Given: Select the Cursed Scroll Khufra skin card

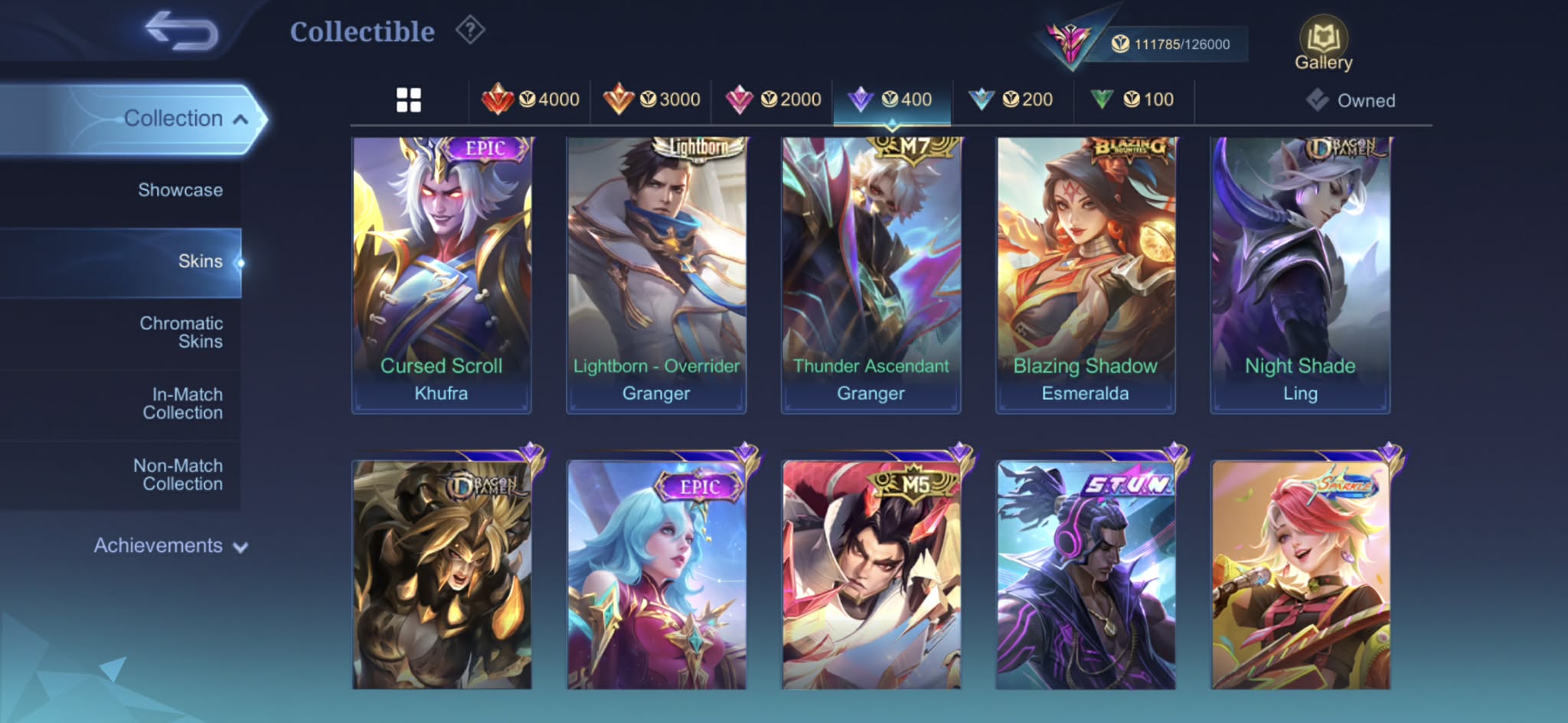Looking at the screenshot, I should click(x=441, y=276).
